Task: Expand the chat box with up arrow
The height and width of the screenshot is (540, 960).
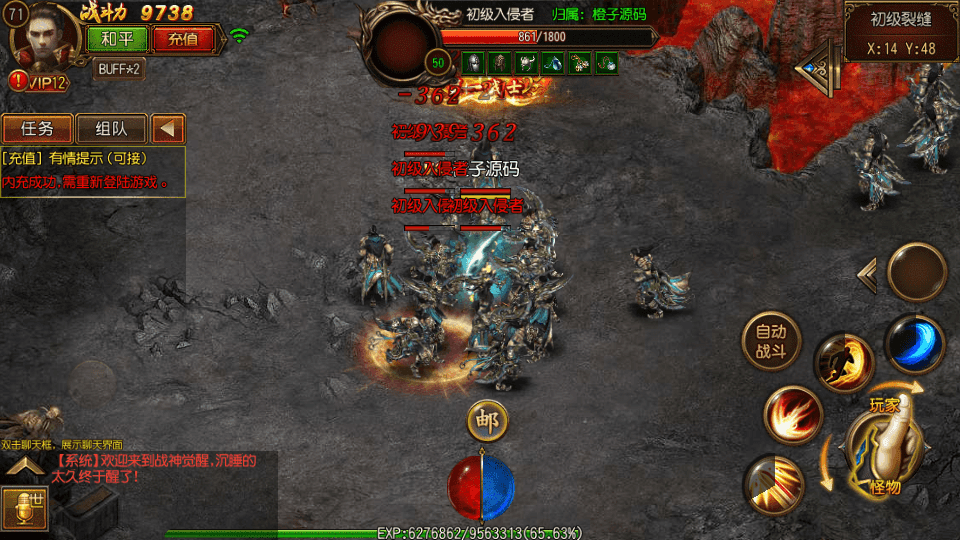Action: [26, 467]
